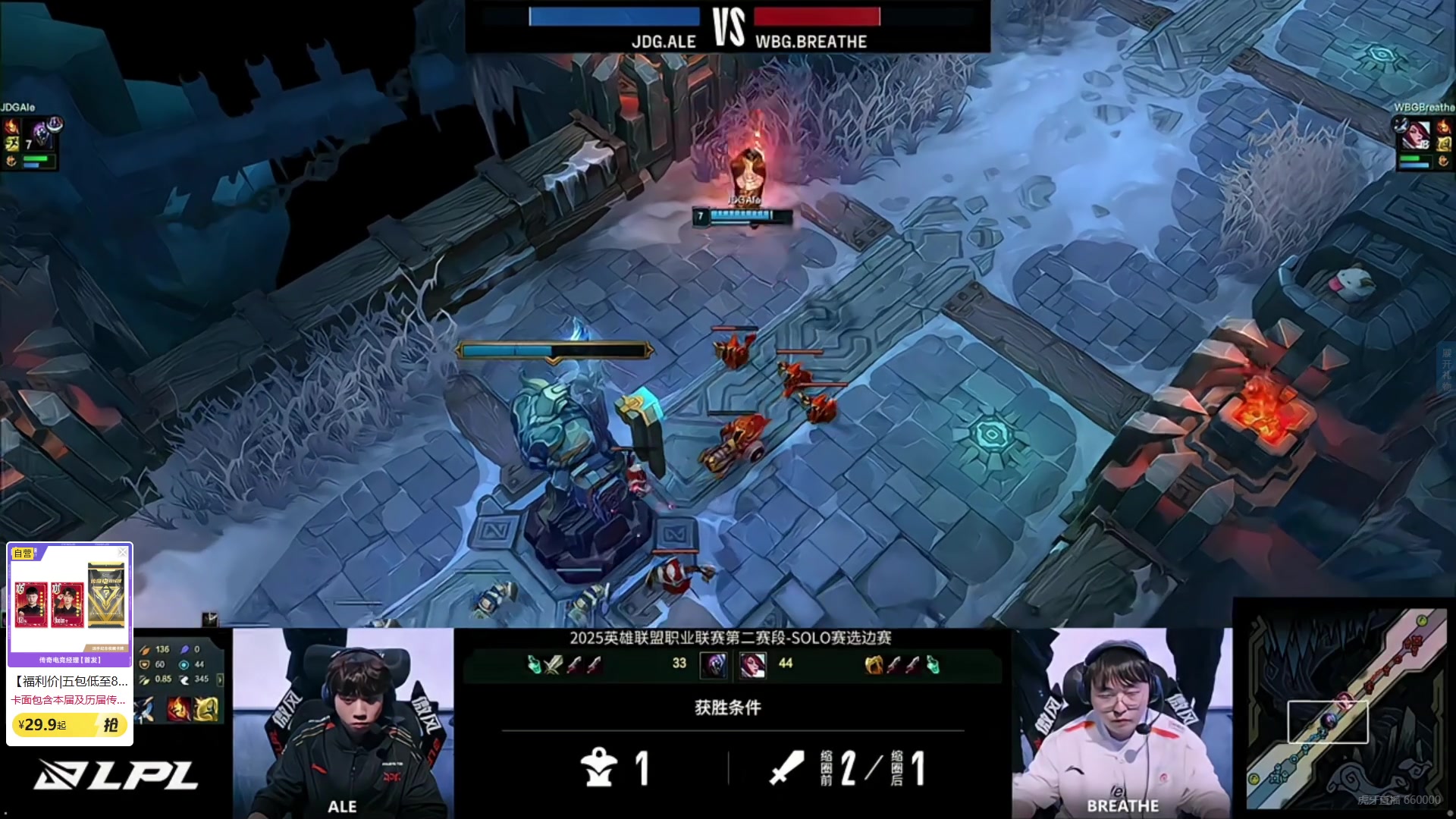
Task: Inspect the golden shield item on scoreboard
Action: [874, 665]
